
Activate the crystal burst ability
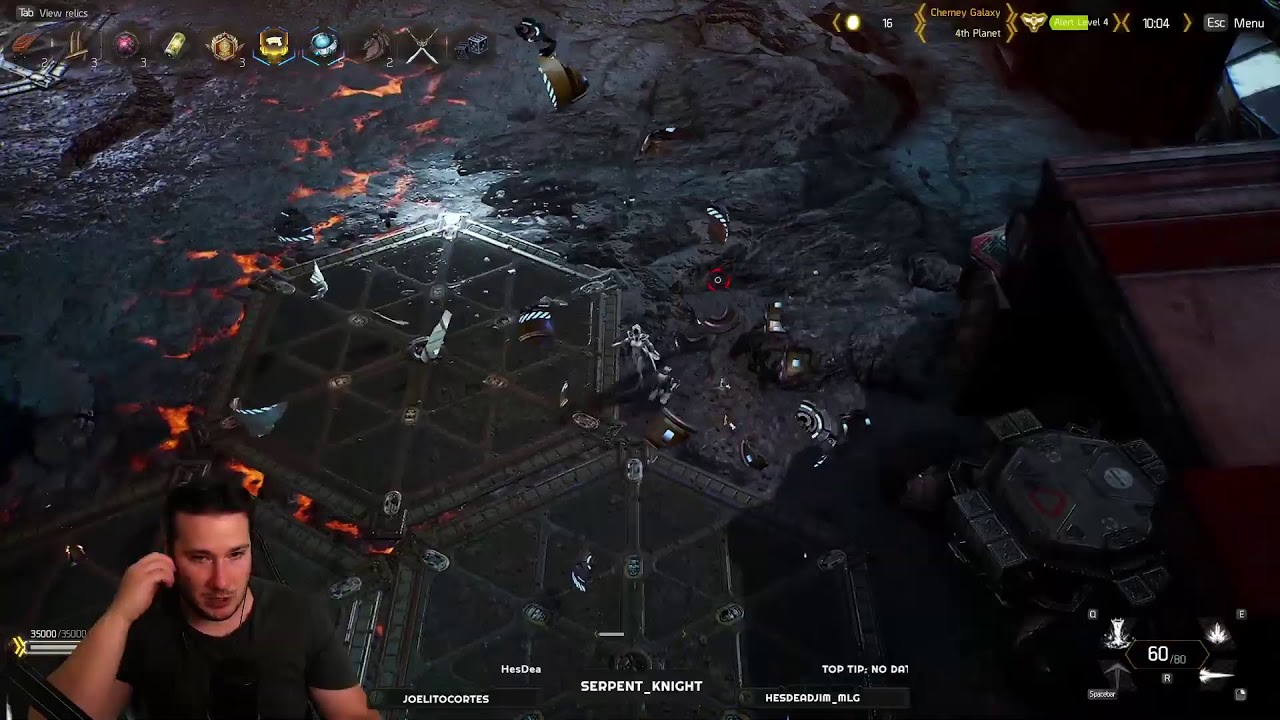point(1217,633)
